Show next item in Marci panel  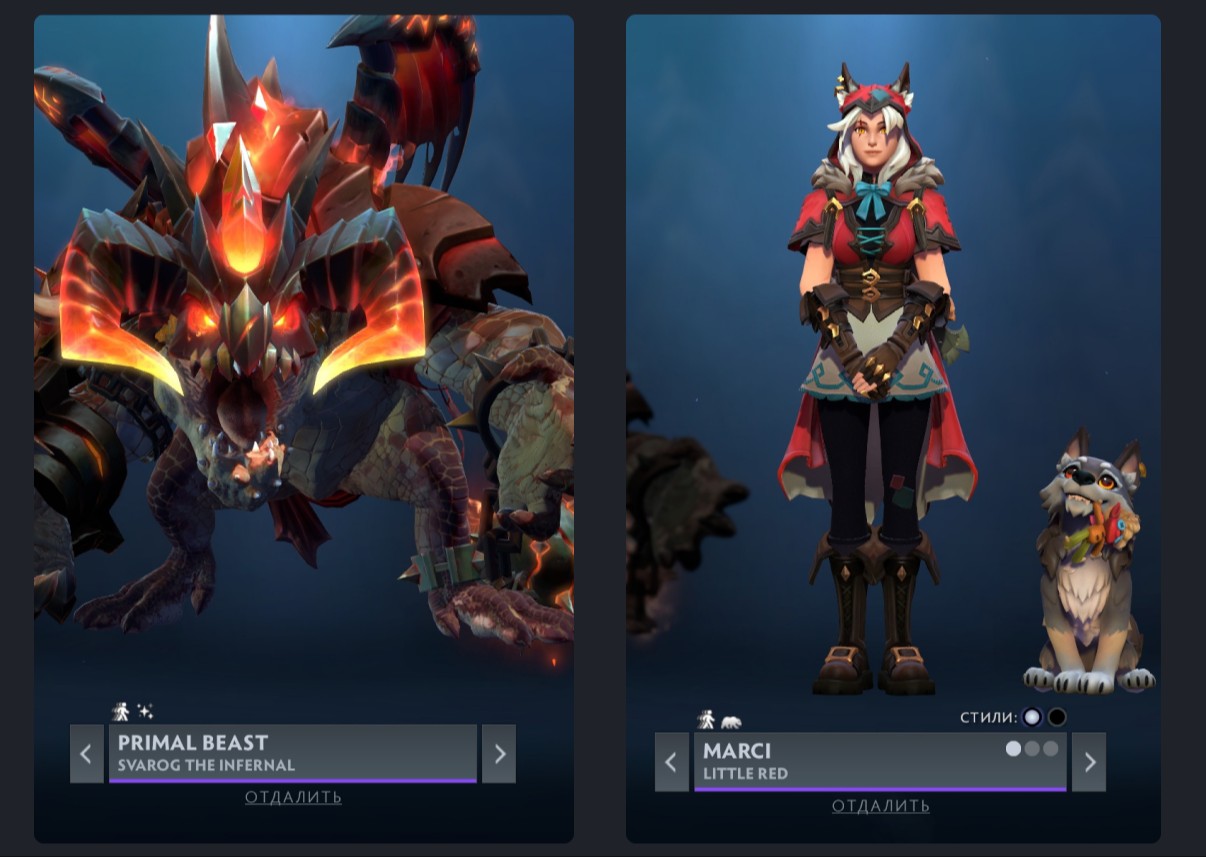[x=1089, y=762]
